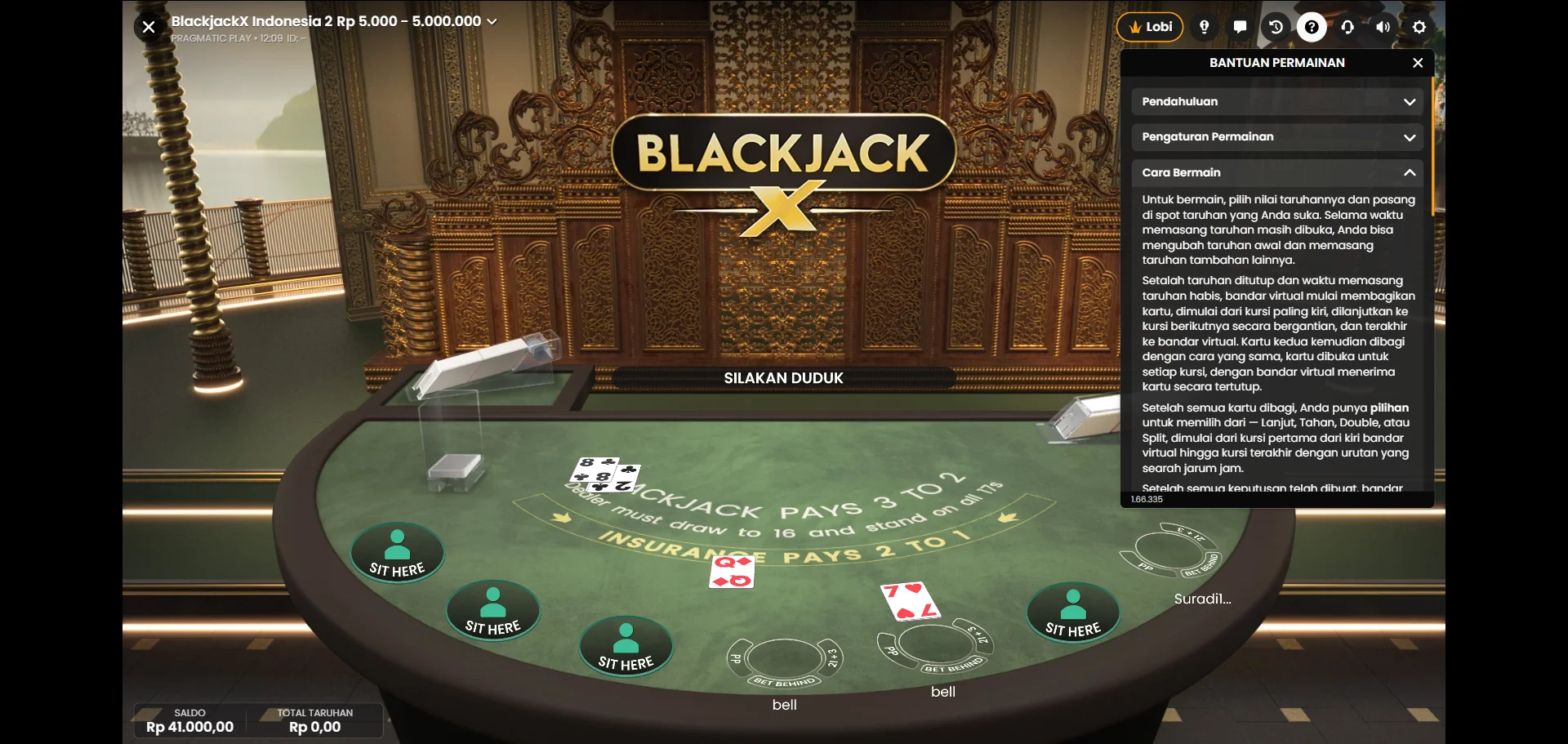This screenshot has width=1568, height=744.
Task: Click the main bet circle at bell's position
Action: click(784, 657)
